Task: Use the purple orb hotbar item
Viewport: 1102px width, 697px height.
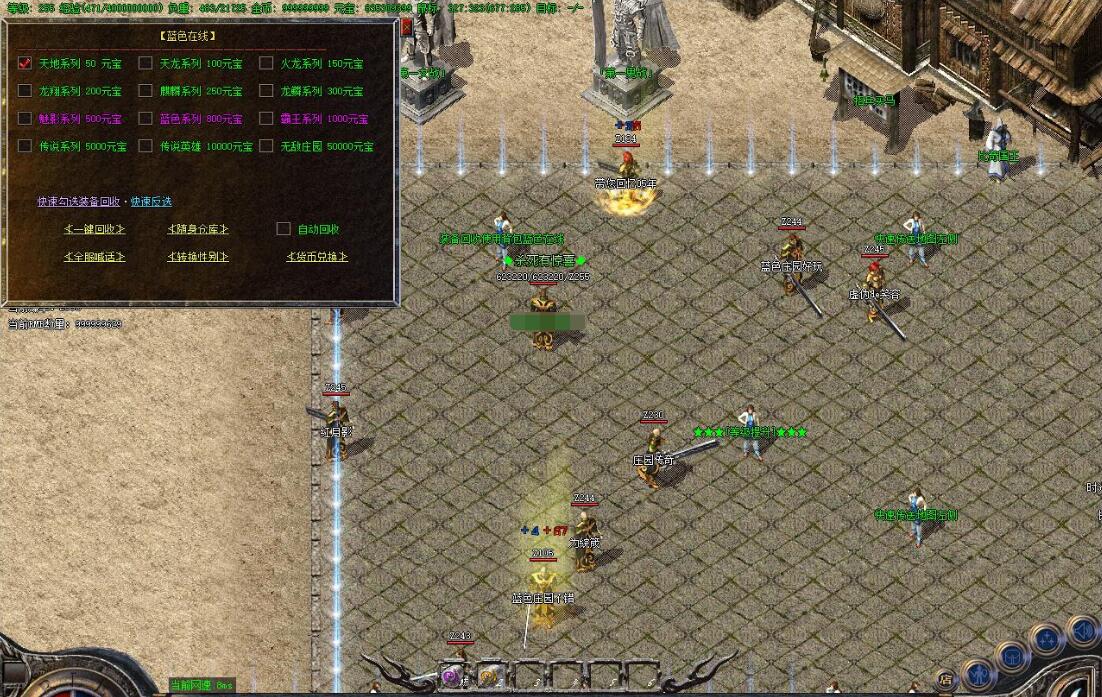Action: tap(452, 677)
